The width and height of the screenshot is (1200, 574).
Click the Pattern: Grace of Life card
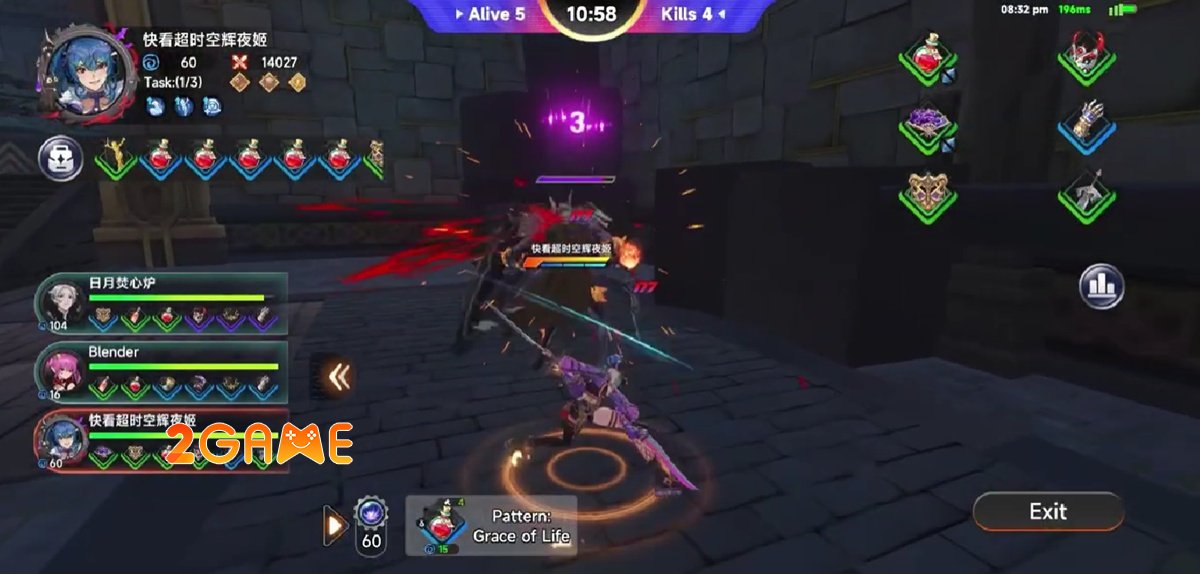[x=491, y=526]
